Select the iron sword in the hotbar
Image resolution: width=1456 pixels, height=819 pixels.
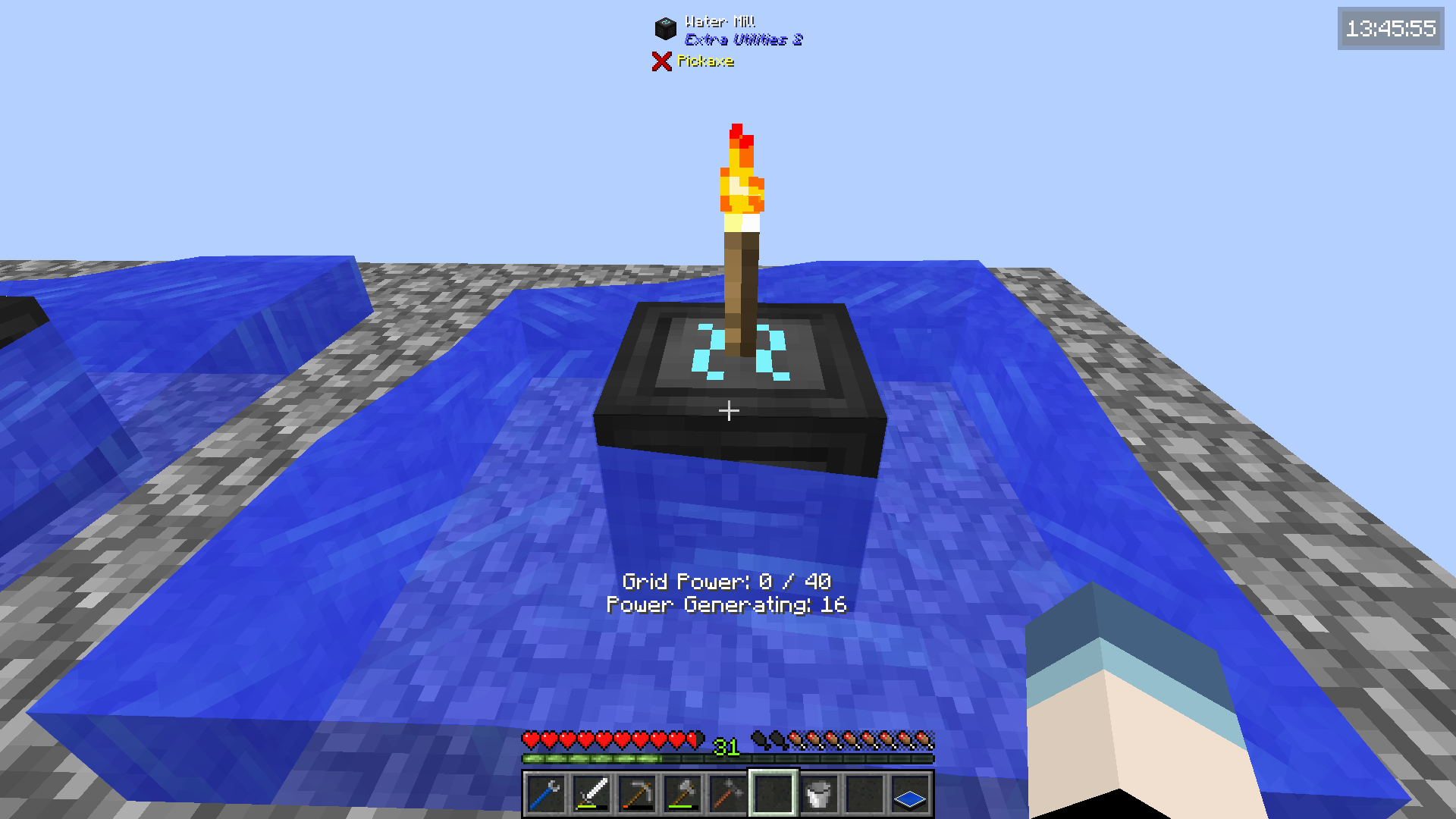pos(591,795)
